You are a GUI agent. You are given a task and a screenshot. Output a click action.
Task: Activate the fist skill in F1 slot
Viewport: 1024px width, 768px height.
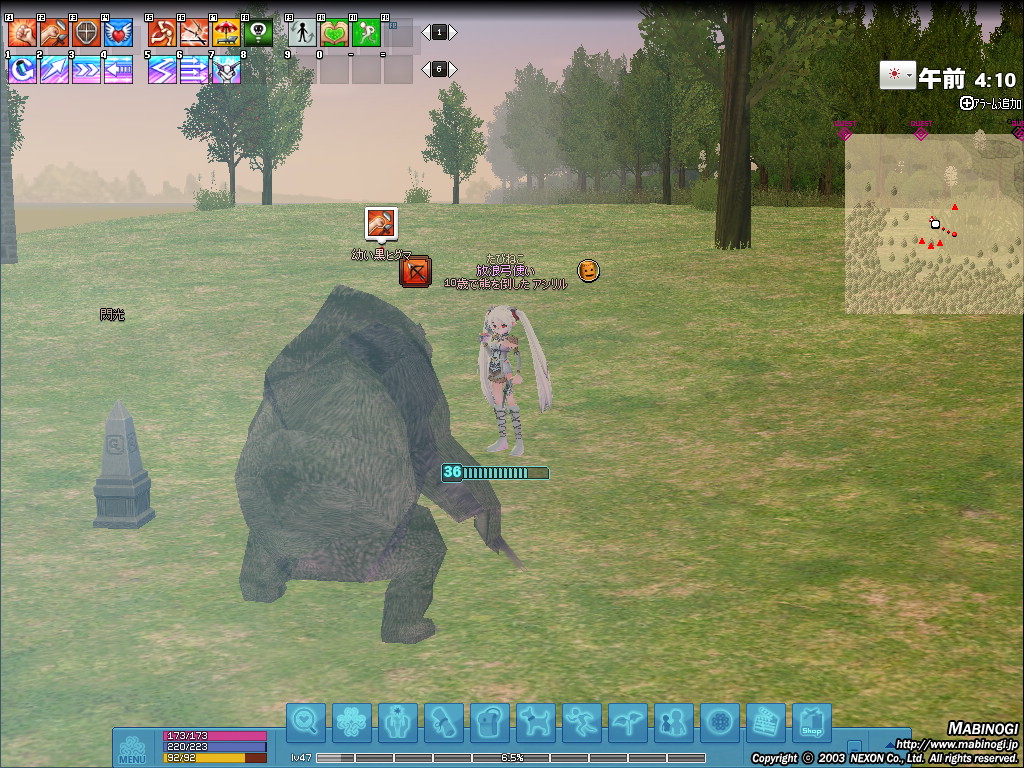(x=22, y=33)
